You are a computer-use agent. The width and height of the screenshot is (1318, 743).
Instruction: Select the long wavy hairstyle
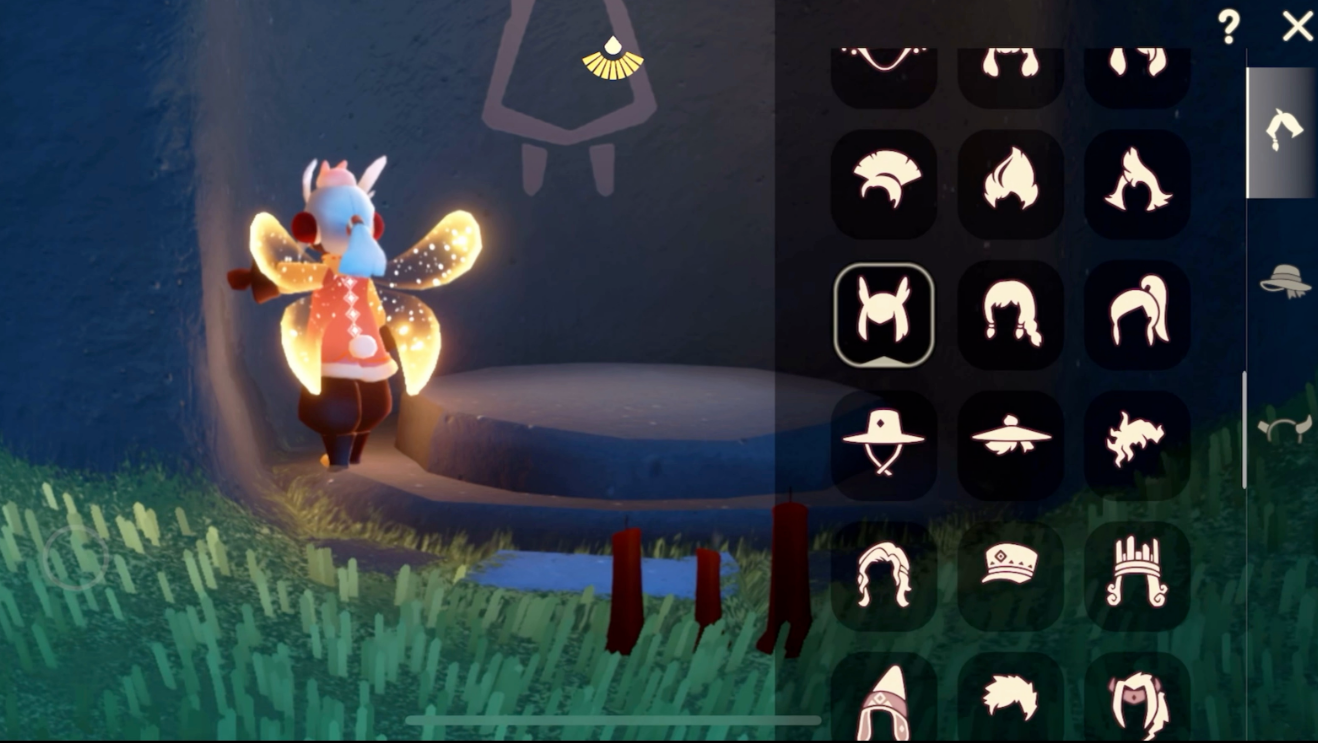(883, 575)
